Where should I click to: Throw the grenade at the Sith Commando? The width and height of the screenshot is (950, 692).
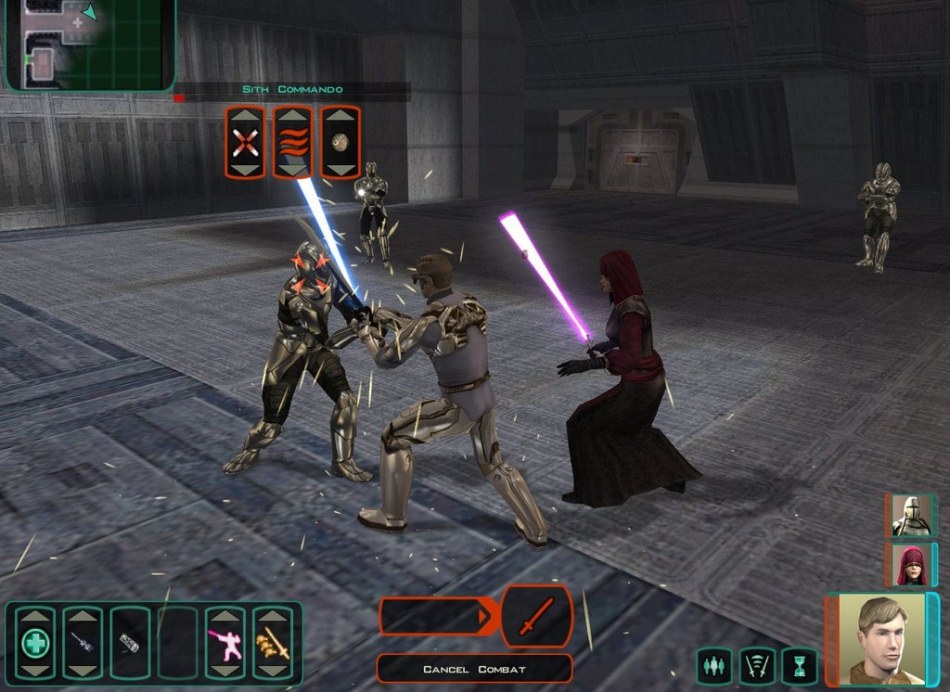pyautogui.click(x=340, y=142)
